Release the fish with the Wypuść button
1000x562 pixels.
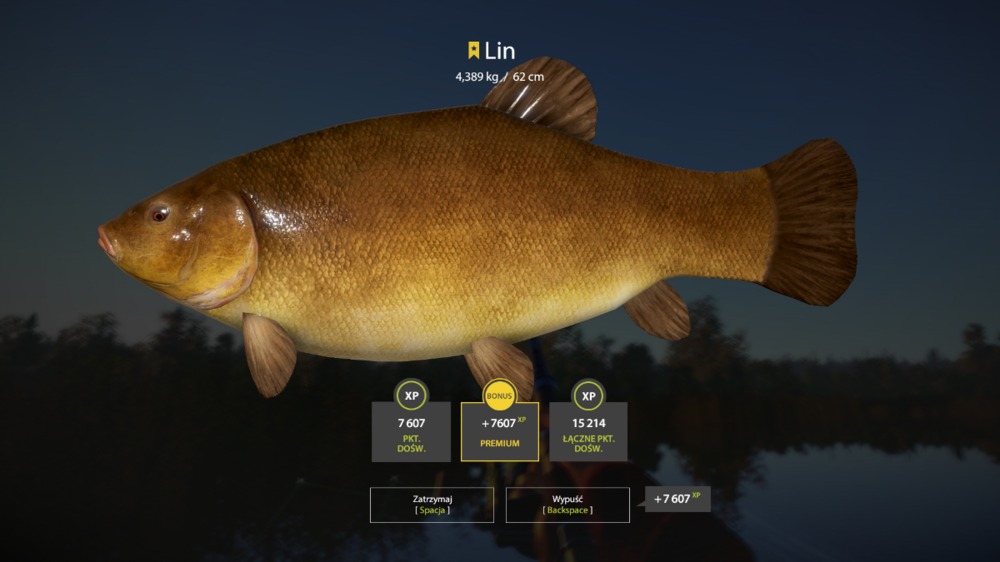pyautogui.click(x=567, y=504)
